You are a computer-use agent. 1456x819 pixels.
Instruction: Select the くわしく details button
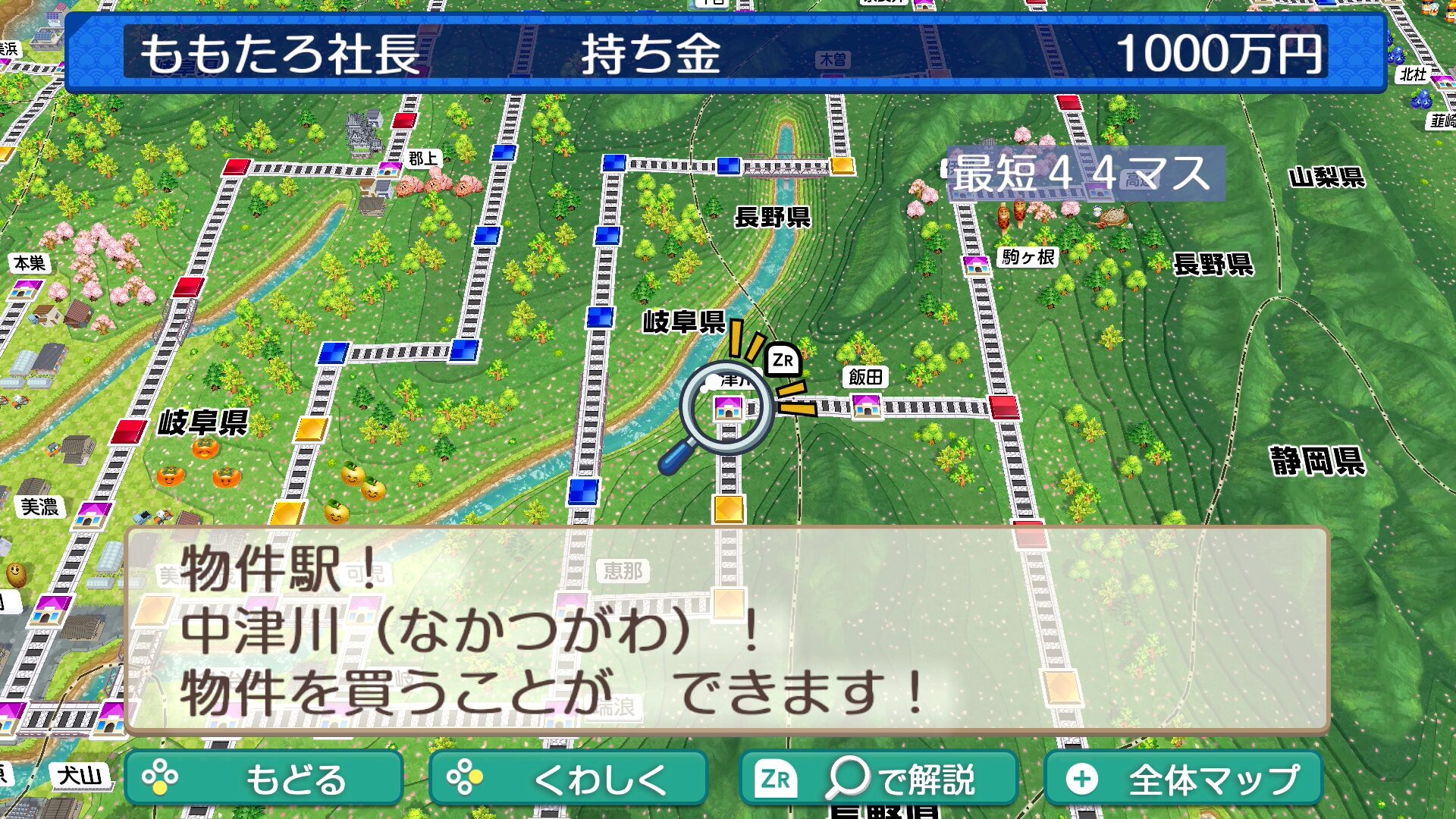click(x=568, y=778)
